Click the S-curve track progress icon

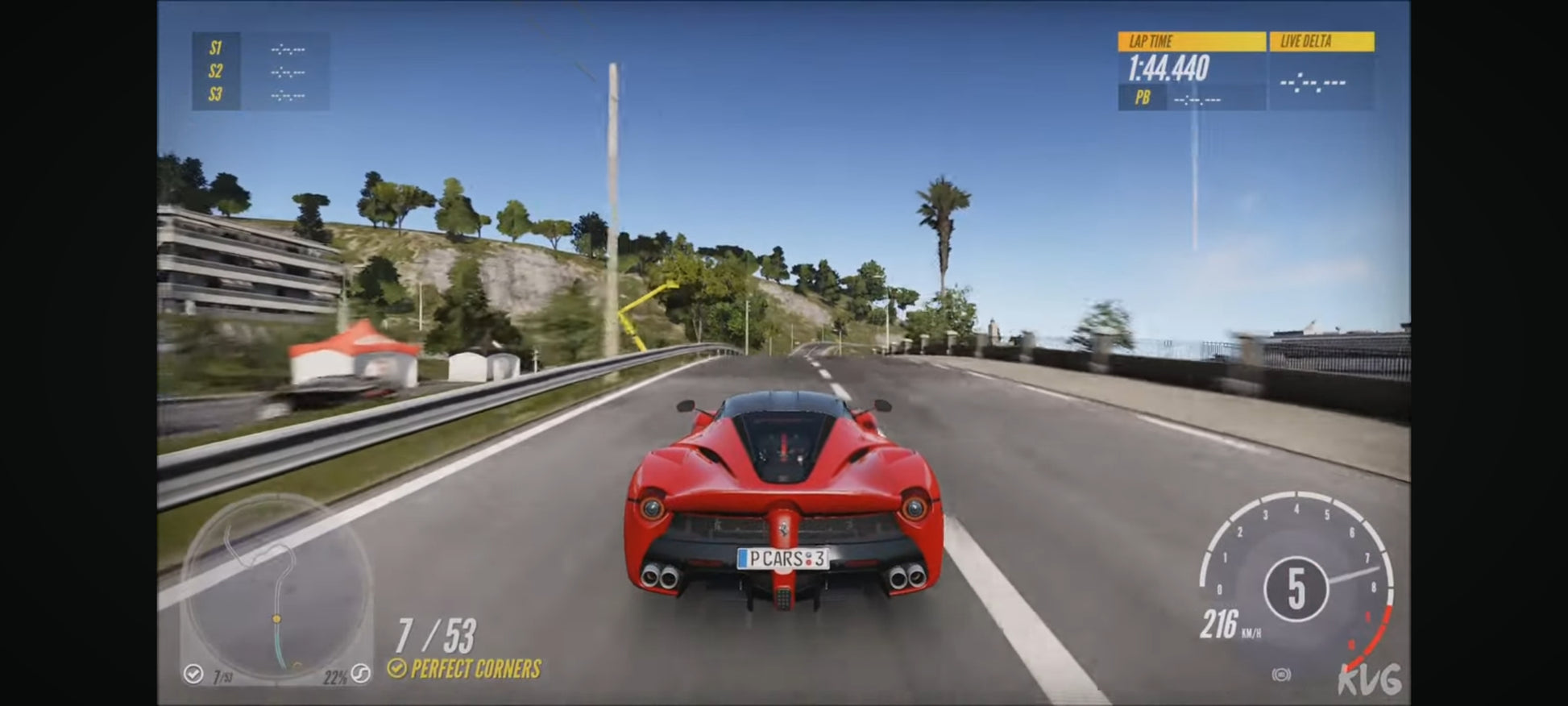[361, 674]
